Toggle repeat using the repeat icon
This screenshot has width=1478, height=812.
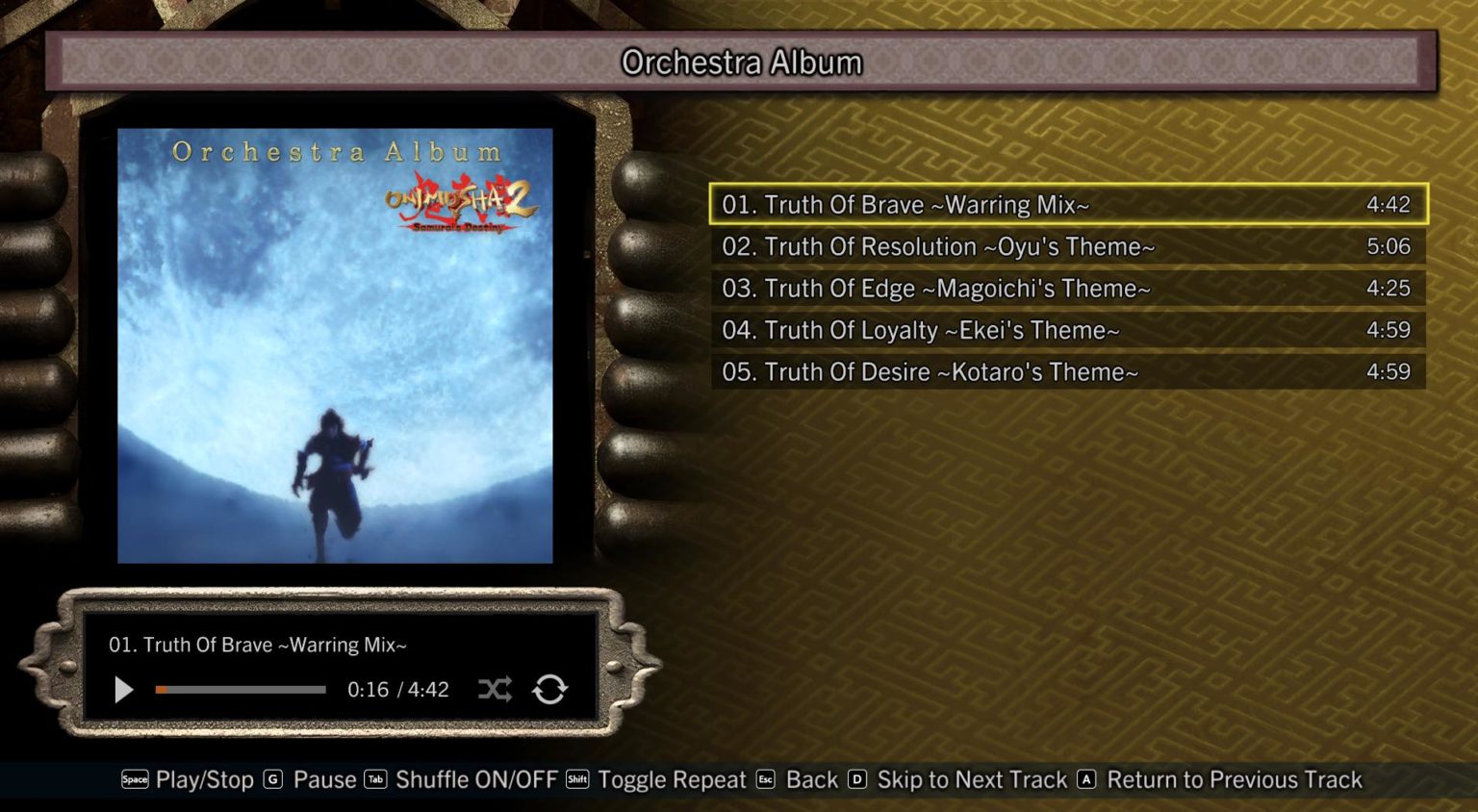point(549,690)
